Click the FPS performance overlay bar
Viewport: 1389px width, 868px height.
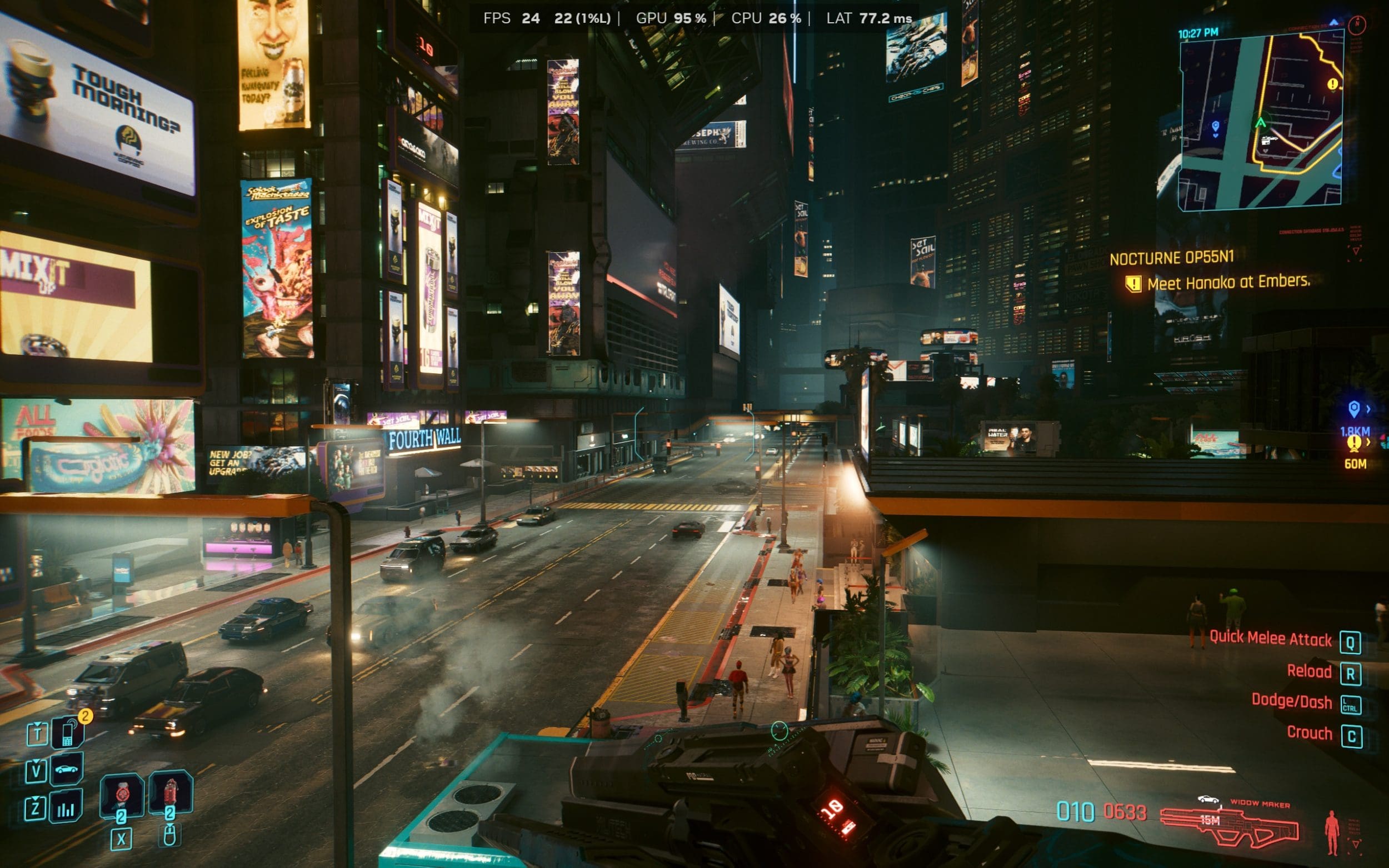697,18
